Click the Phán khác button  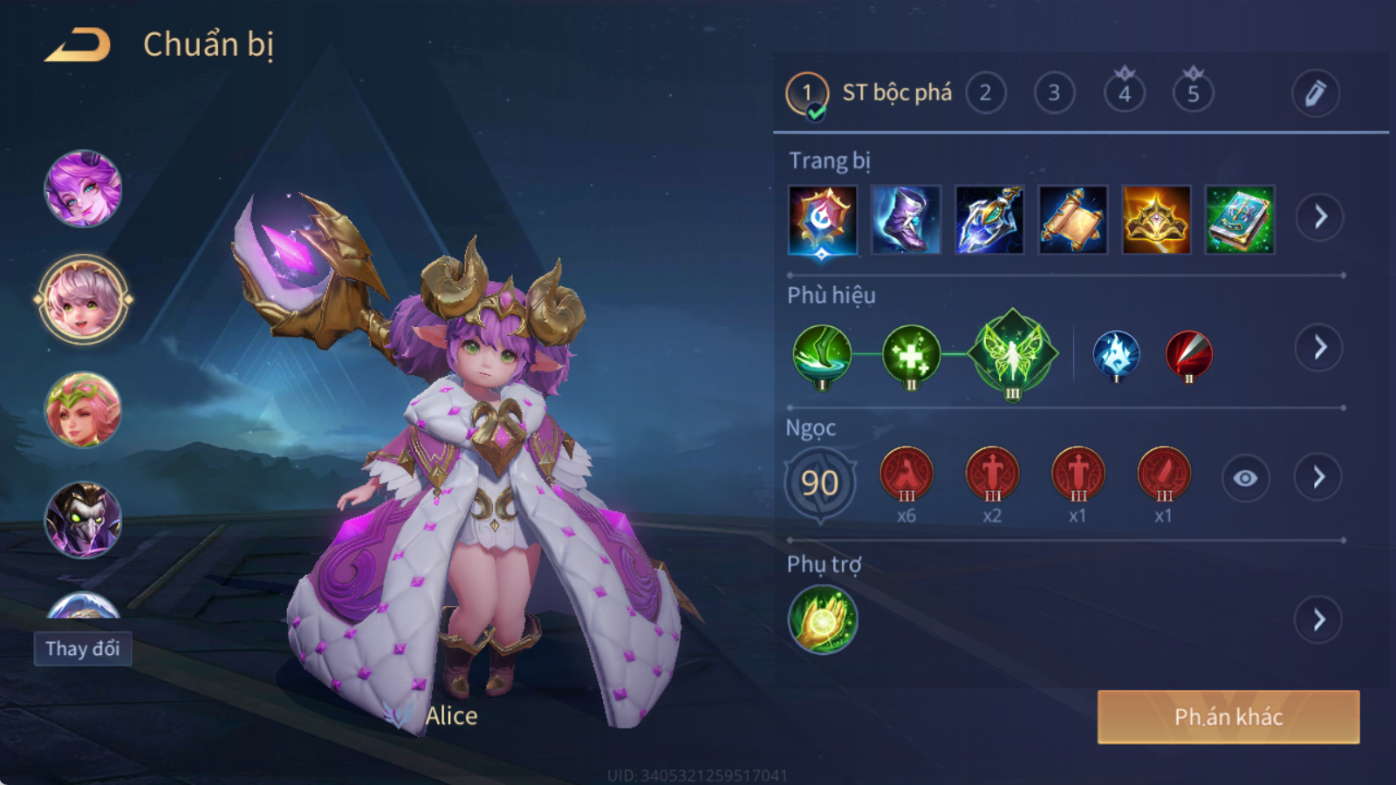click(x=1228, y=717)
